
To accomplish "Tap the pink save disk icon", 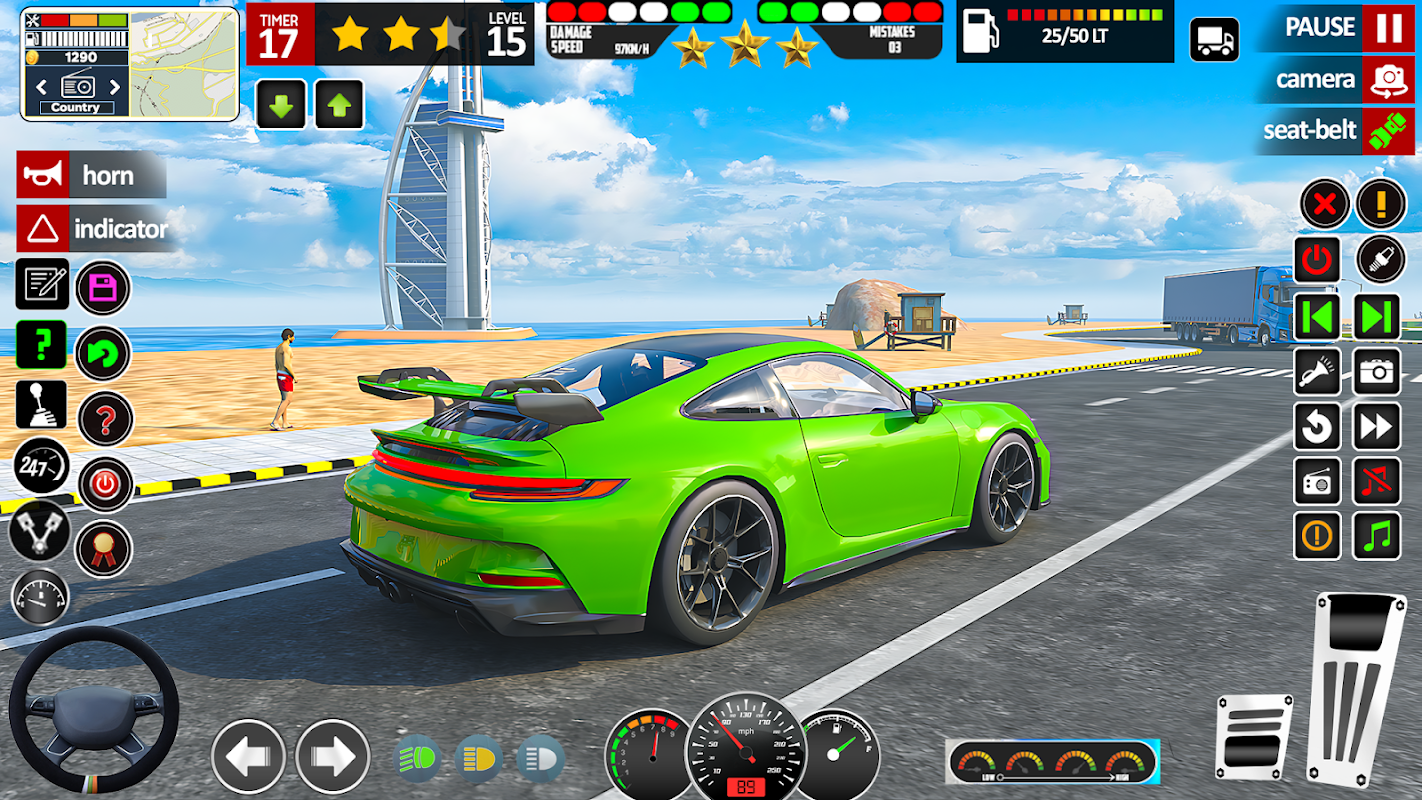I will (x=103, y=288).
